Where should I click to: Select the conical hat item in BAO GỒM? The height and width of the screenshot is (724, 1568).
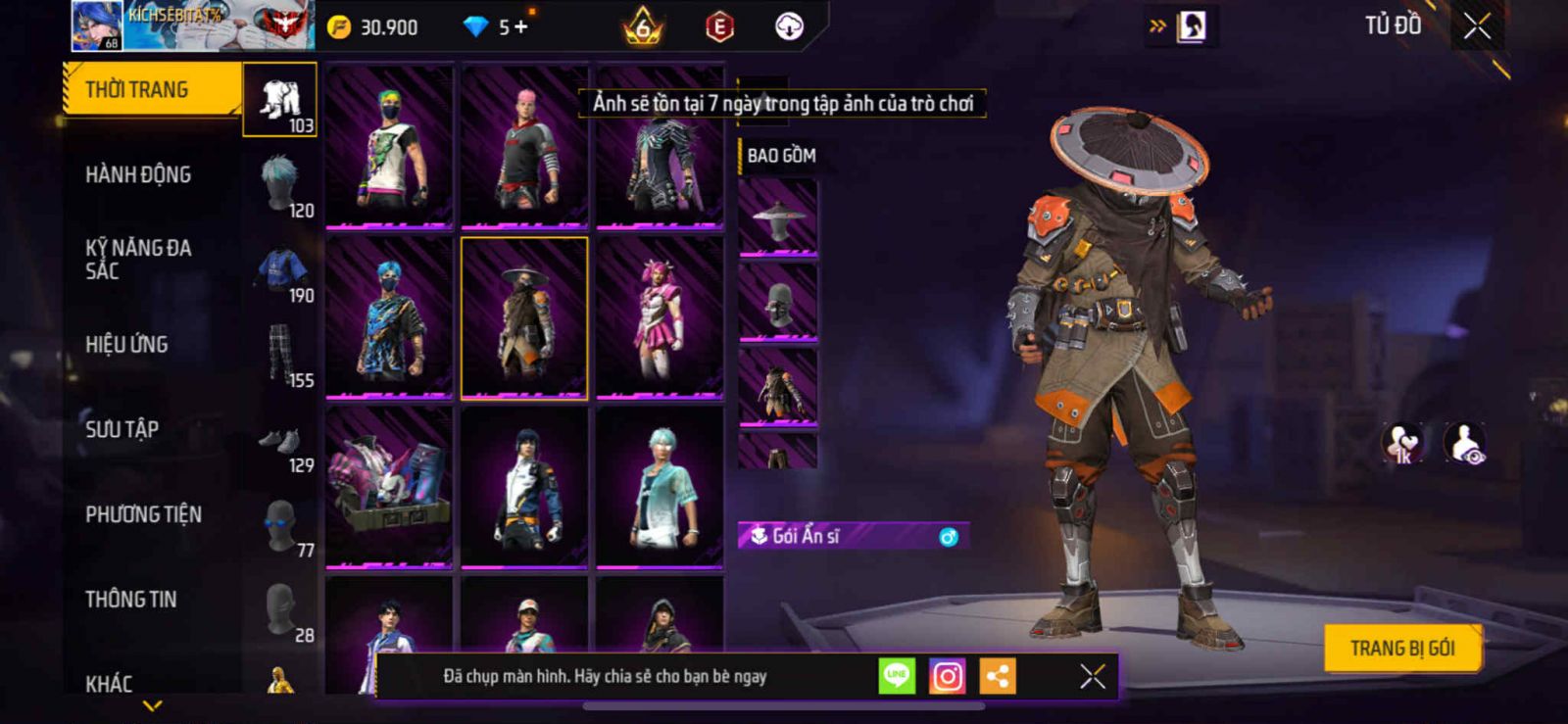click(x=778, y=218)
